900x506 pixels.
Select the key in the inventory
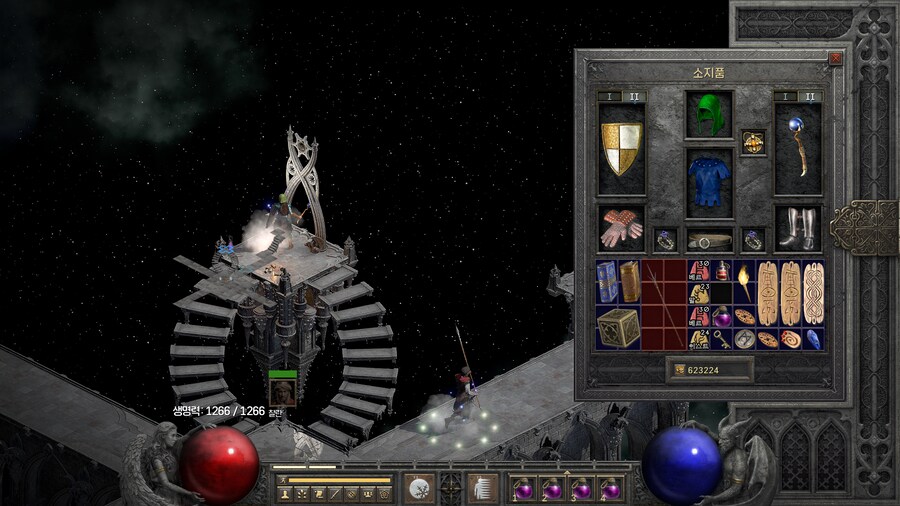[x=723, y=339]
